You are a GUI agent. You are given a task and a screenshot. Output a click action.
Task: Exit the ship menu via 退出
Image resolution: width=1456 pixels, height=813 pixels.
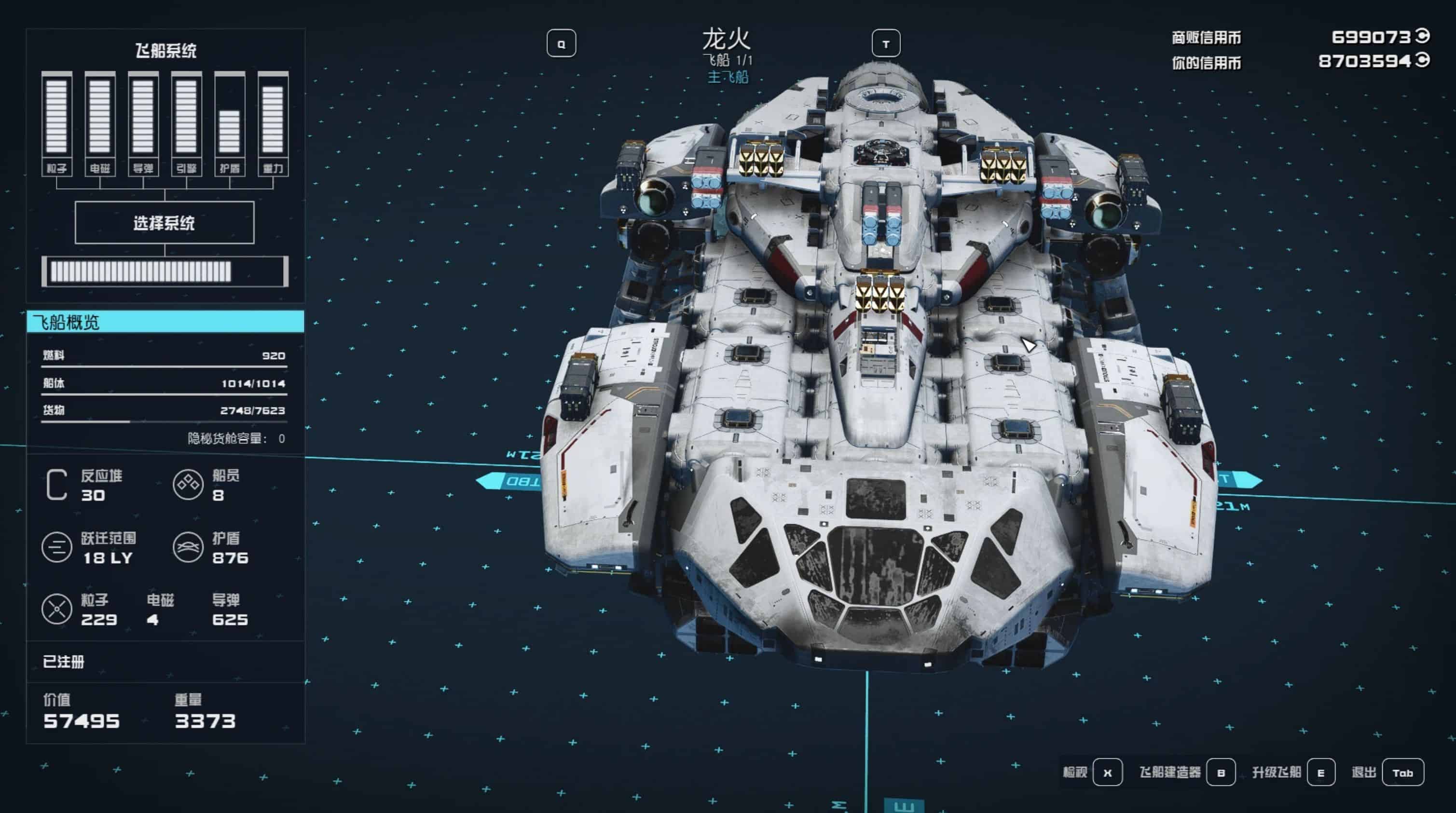pyautogui.click(x=1402, y=772)
